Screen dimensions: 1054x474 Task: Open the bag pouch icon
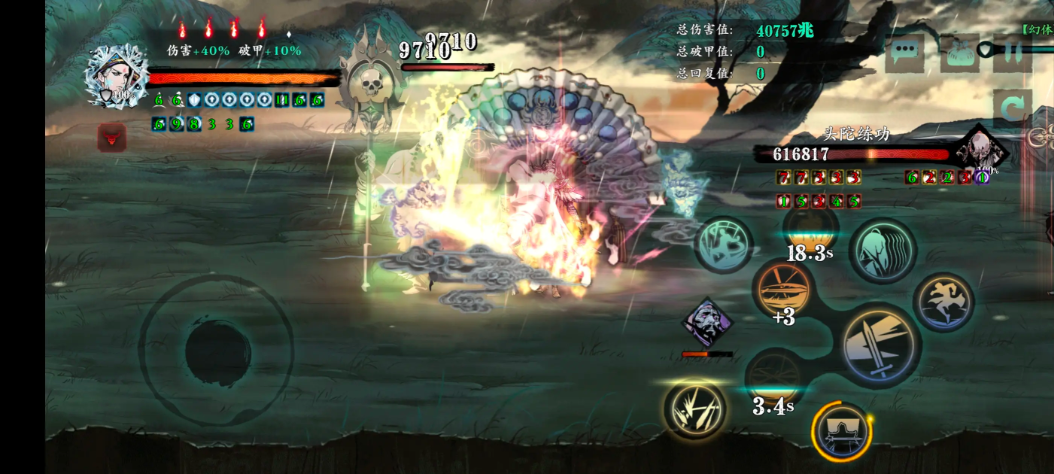click(962, 52)
